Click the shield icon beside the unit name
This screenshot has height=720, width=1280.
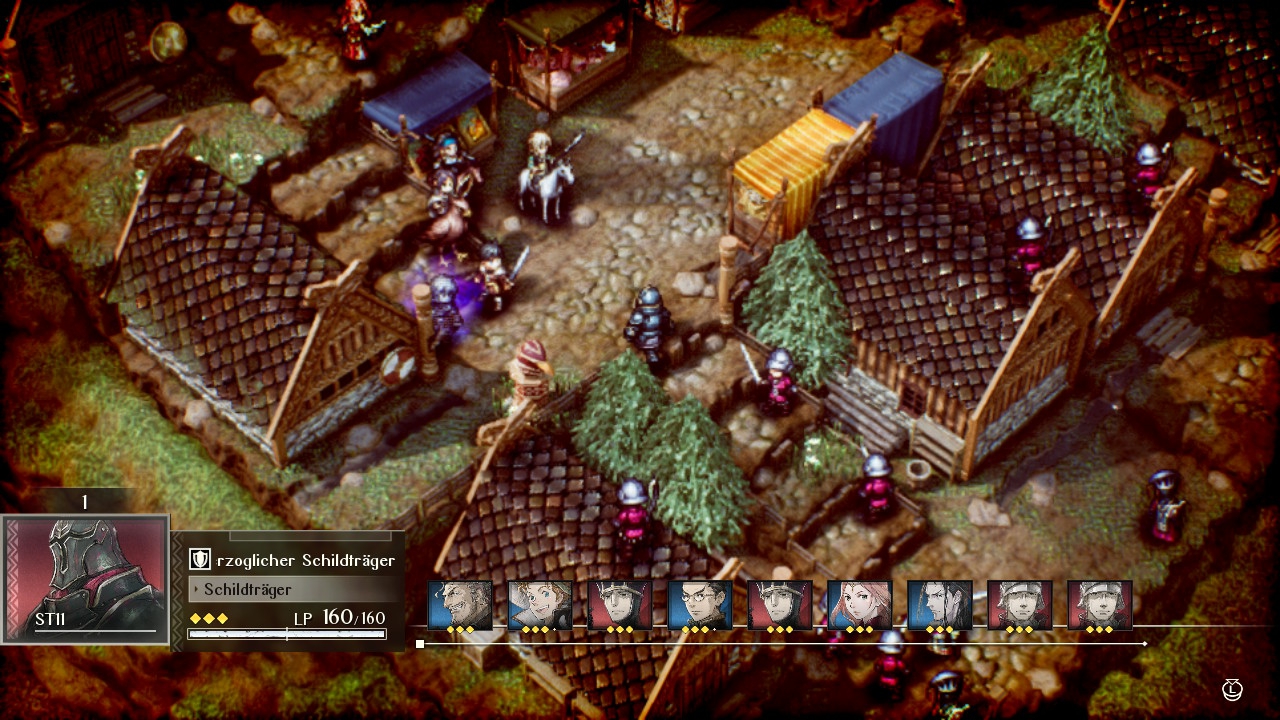(x=199, y=560)
